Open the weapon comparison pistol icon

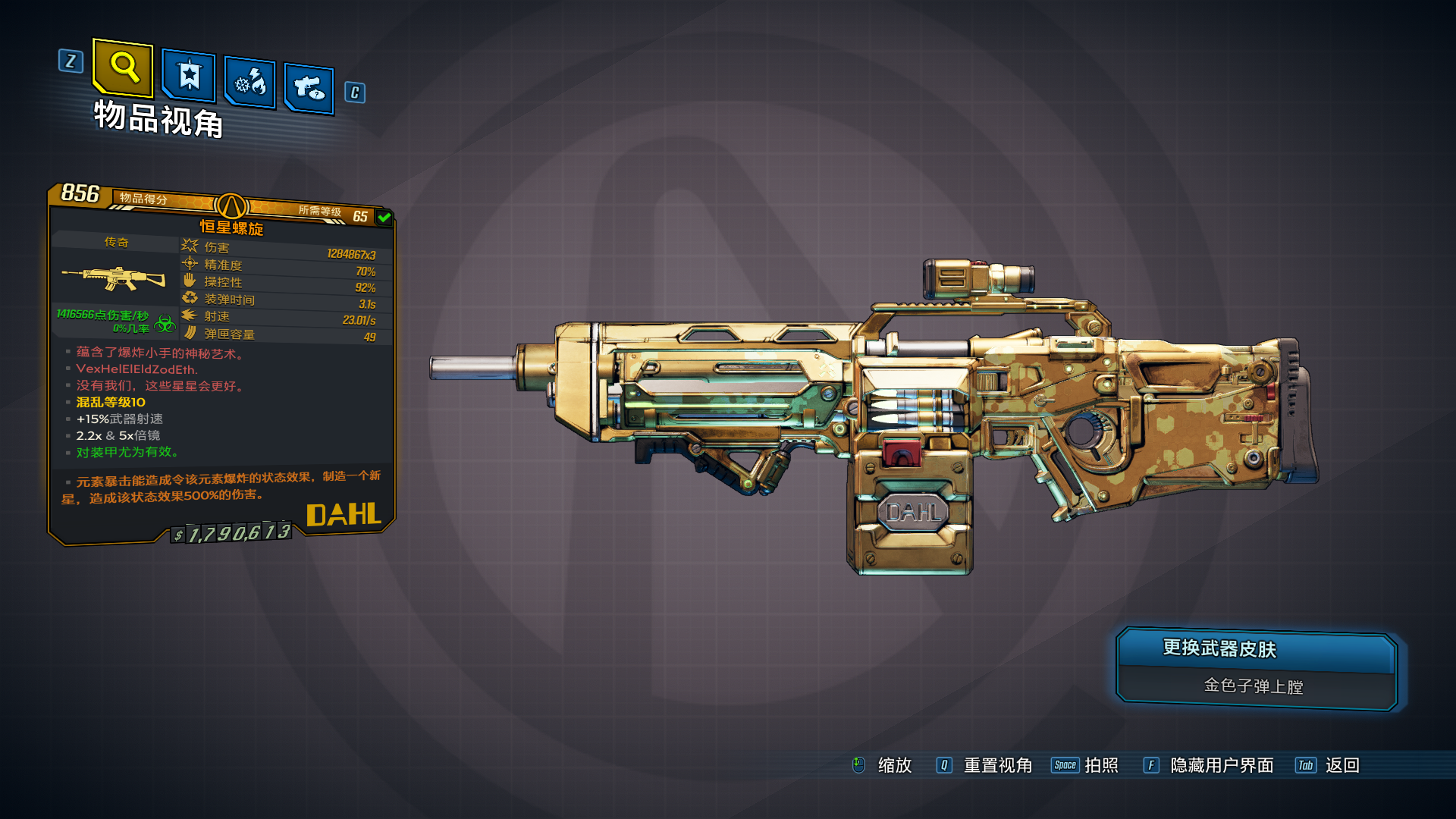click(x=308, y=87)
